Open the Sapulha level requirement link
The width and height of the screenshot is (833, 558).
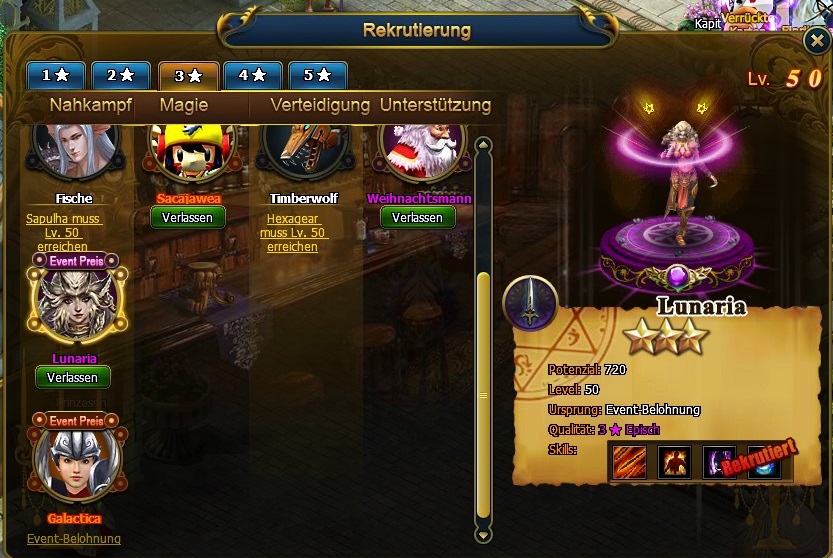tap(66, 233)
